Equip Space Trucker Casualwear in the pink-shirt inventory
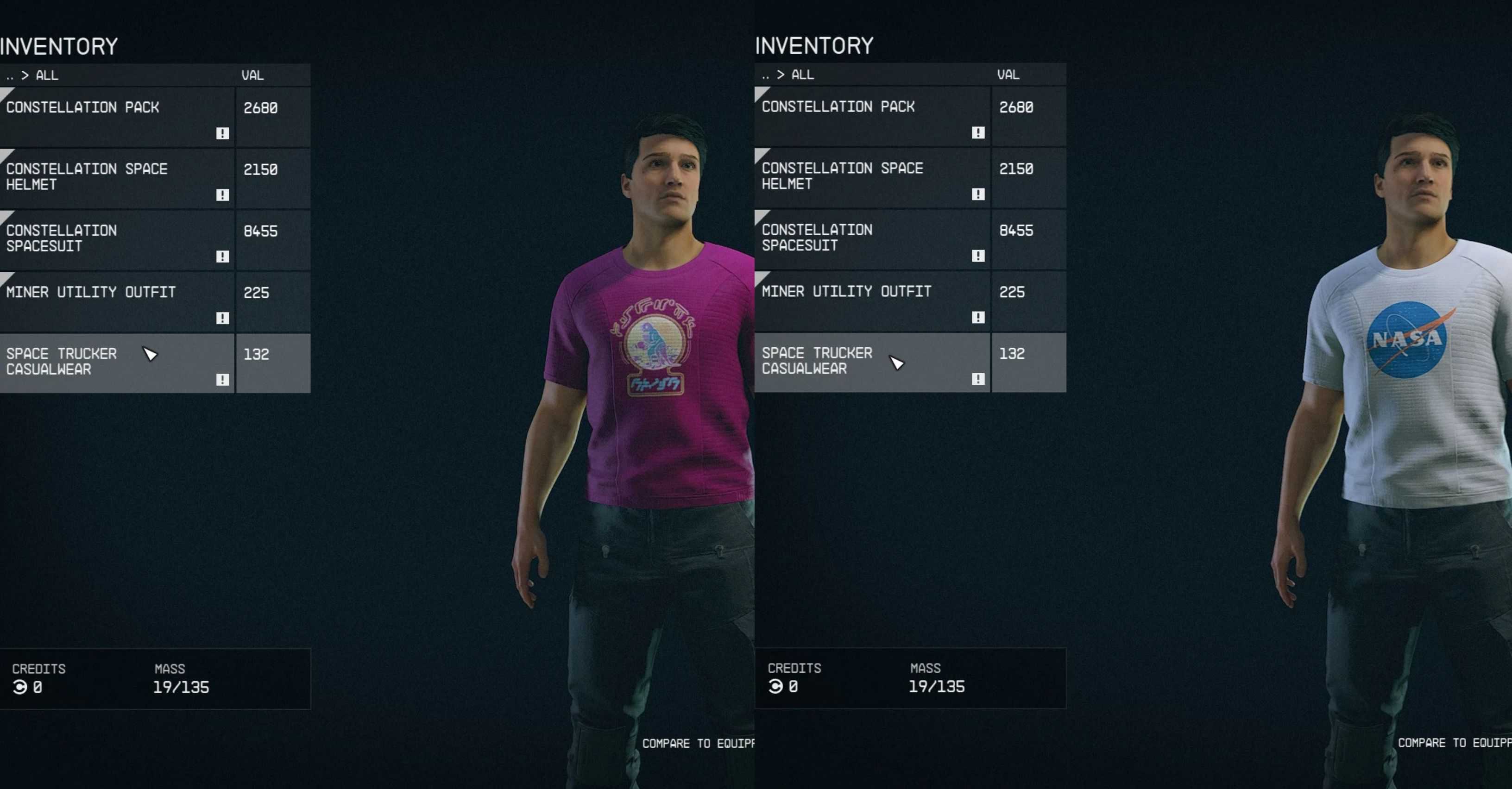 tap(117, 363)
